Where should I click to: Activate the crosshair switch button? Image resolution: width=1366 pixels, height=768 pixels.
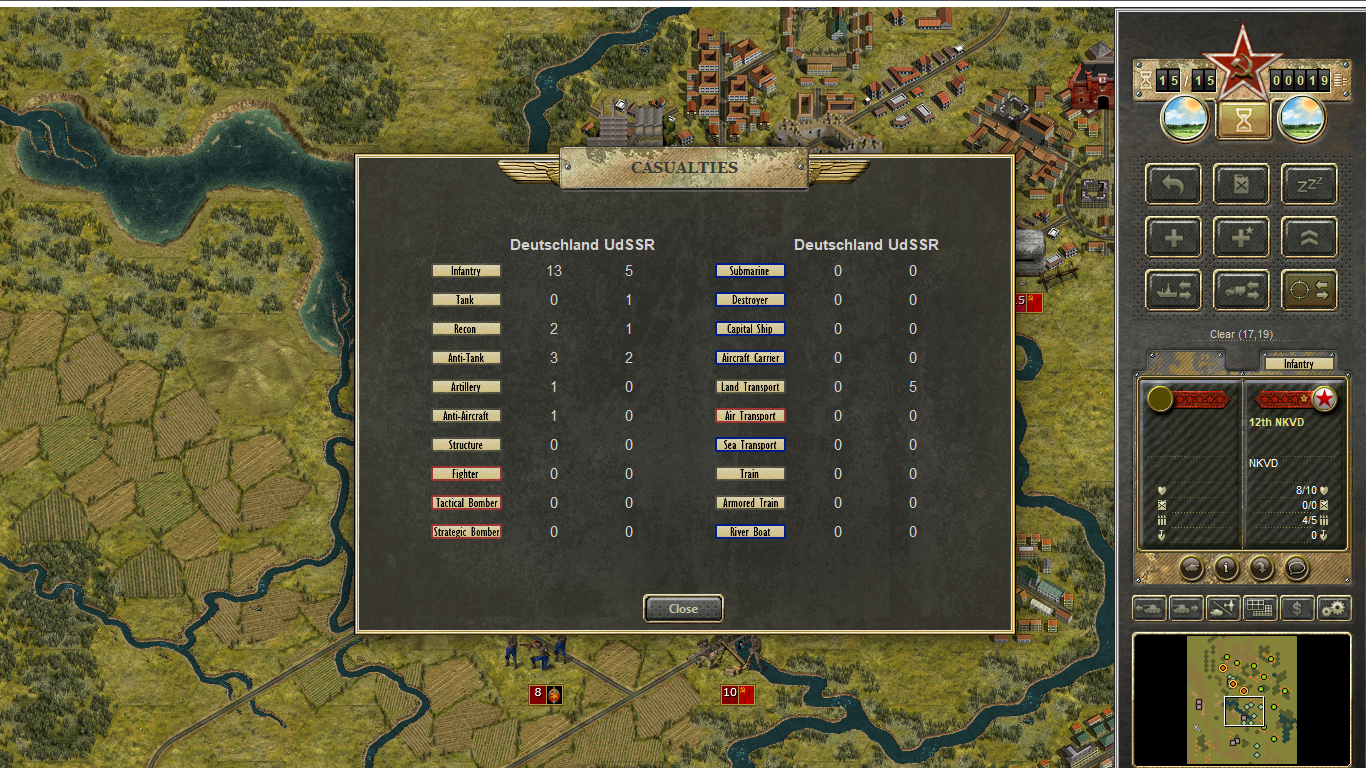coord(1308,290)
